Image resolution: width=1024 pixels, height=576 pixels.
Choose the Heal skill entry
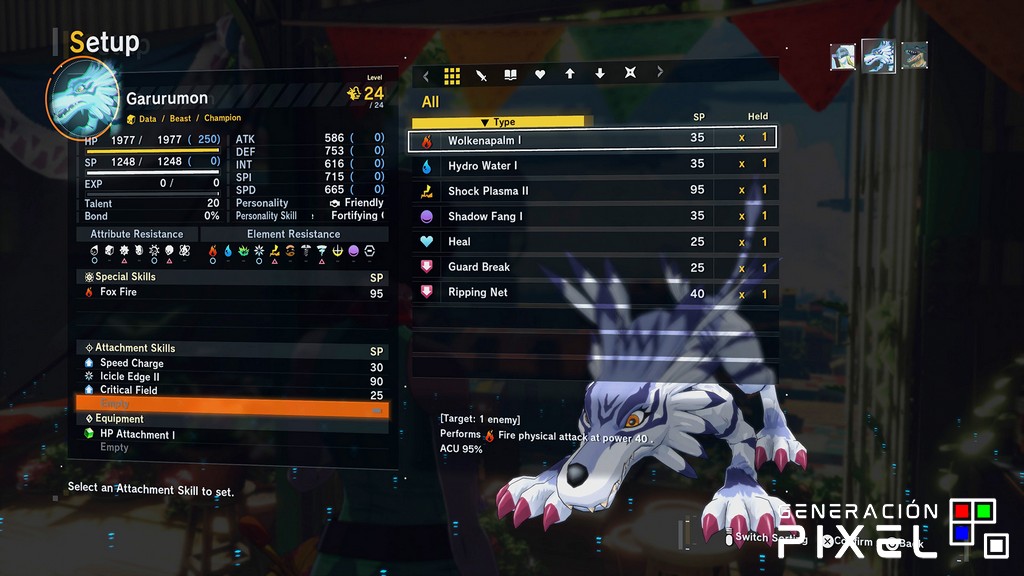pos(592,242)
